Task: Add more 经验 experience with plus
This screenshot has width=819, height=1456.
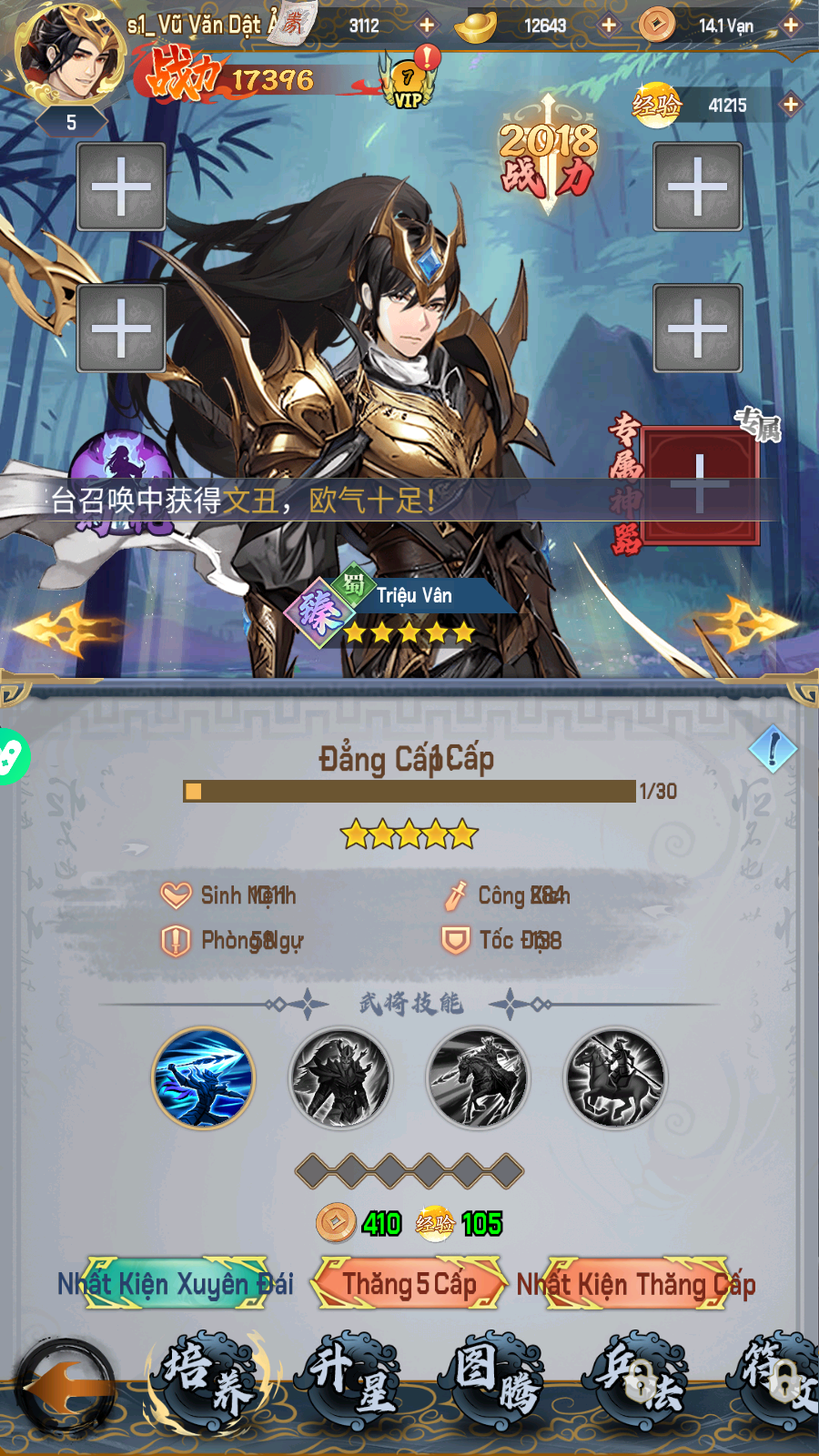Action: pyautogui.click(x=790, y=105)
